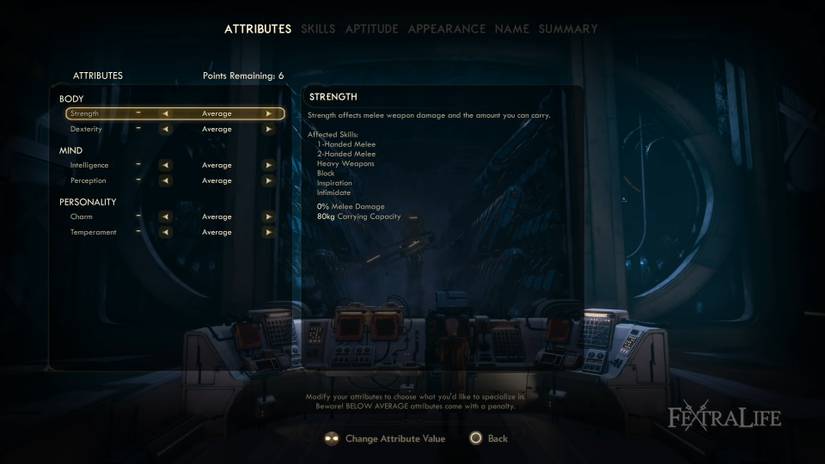Go back using the Back button
Screen dimensions: 825x464
pyautogui.click(x=488, y=438)
